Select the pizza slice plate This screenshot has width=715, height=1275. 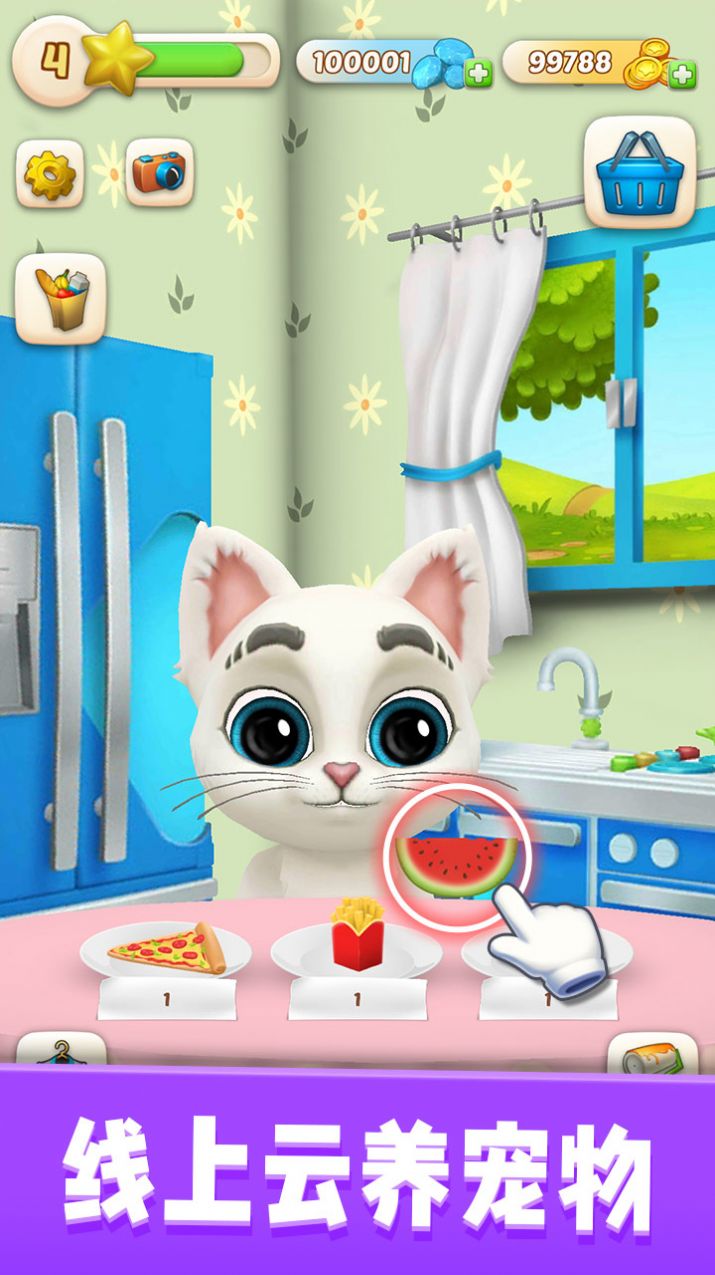(166, 949)
